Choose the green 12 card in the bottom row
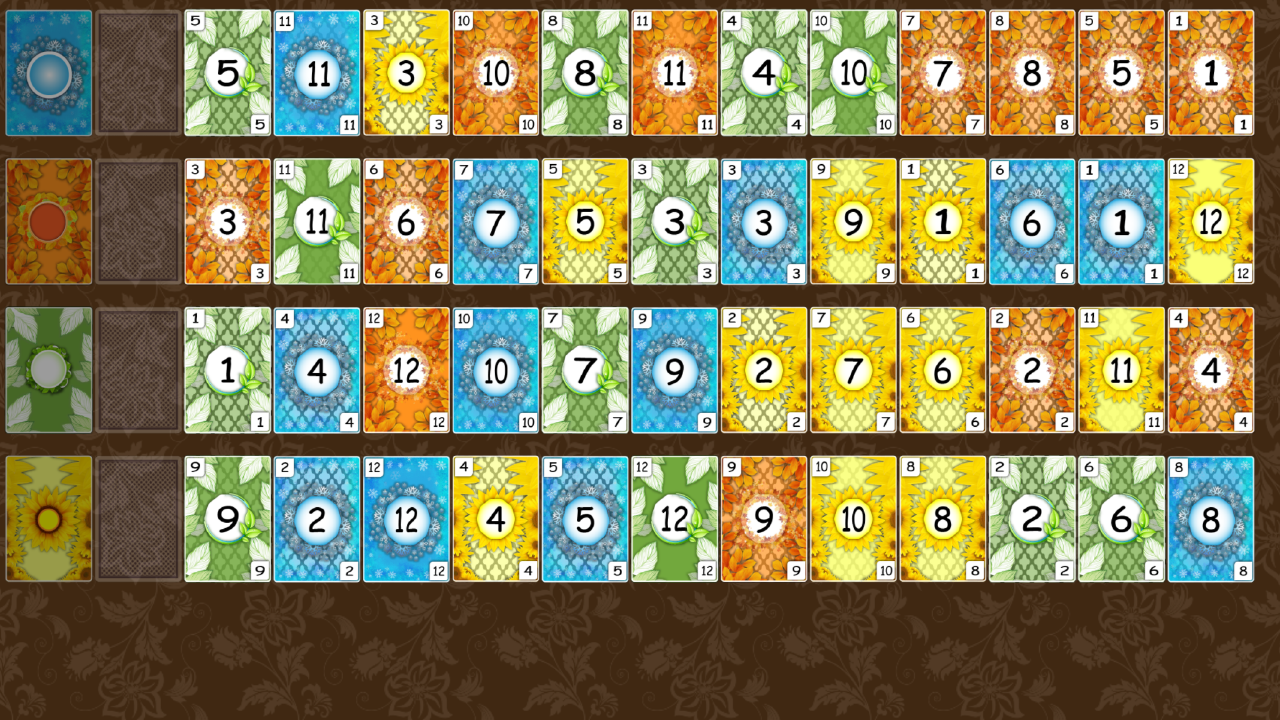Viewport: 1280px width, 720px height. point(674,518)
